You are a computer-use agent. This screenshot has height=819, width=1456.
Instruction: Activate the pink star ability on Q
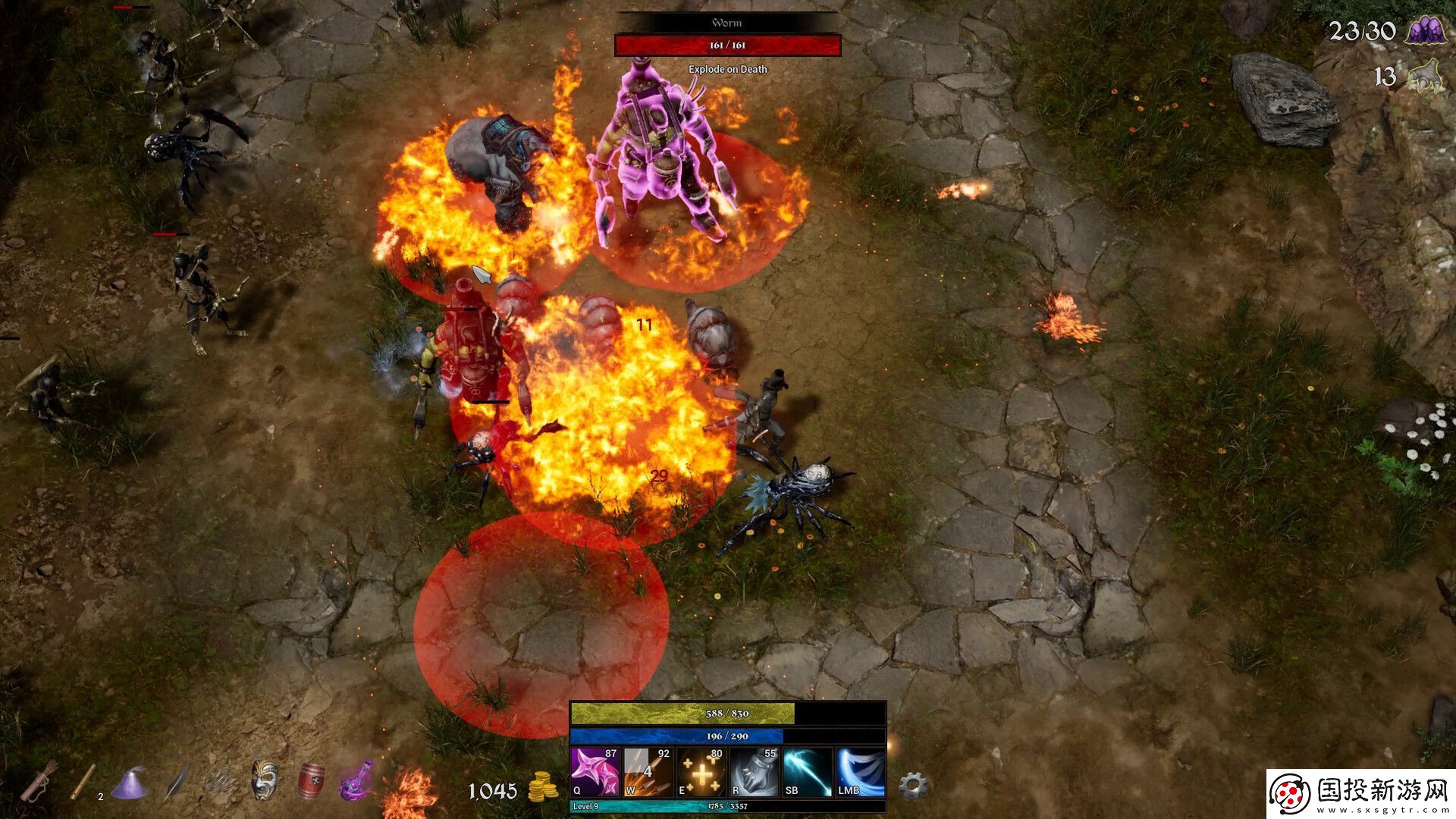pyautogui.click(x=595, y=772)
